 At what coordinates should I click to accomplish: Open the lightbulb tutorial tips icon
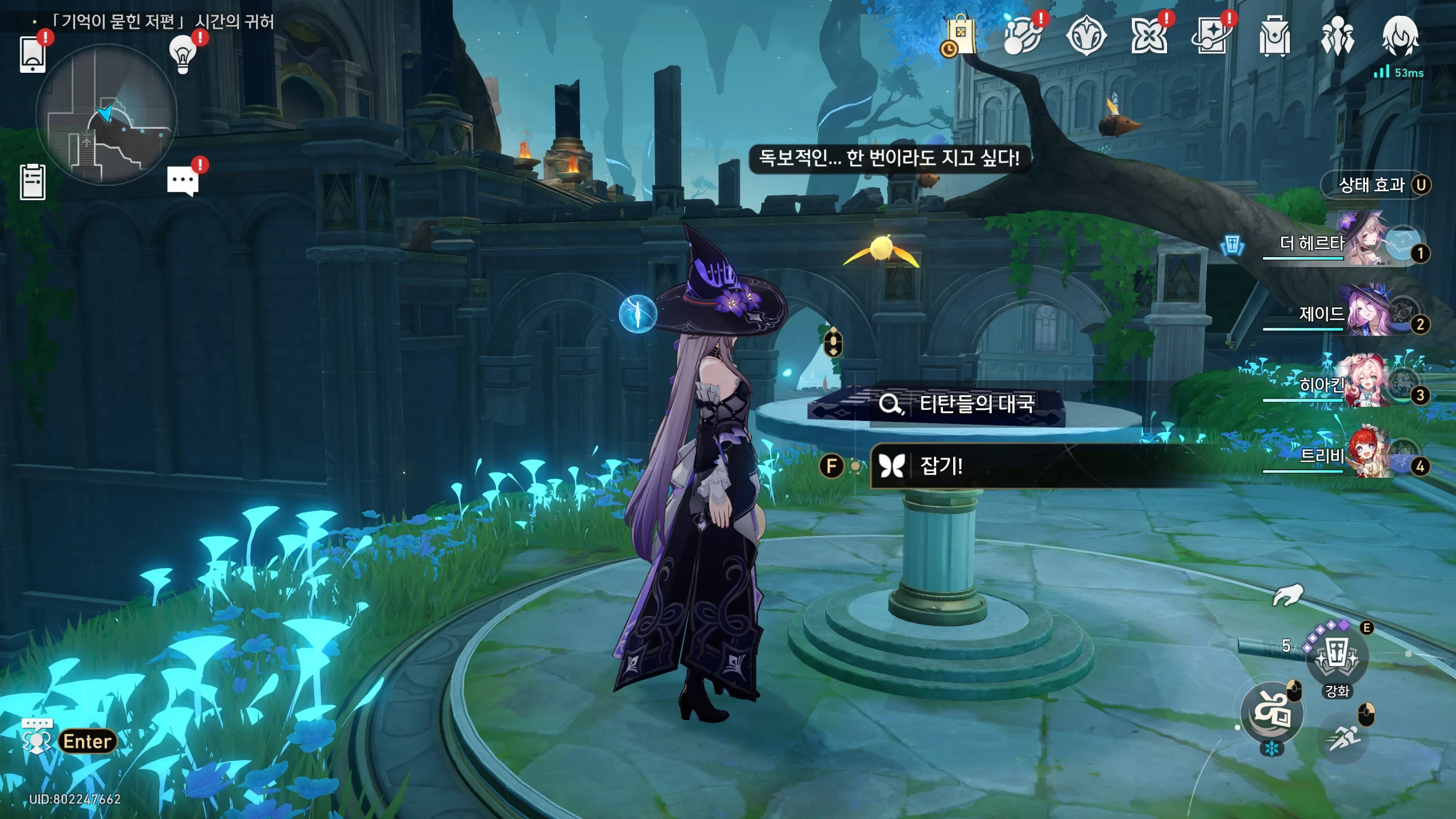click(x=183, y=54)
